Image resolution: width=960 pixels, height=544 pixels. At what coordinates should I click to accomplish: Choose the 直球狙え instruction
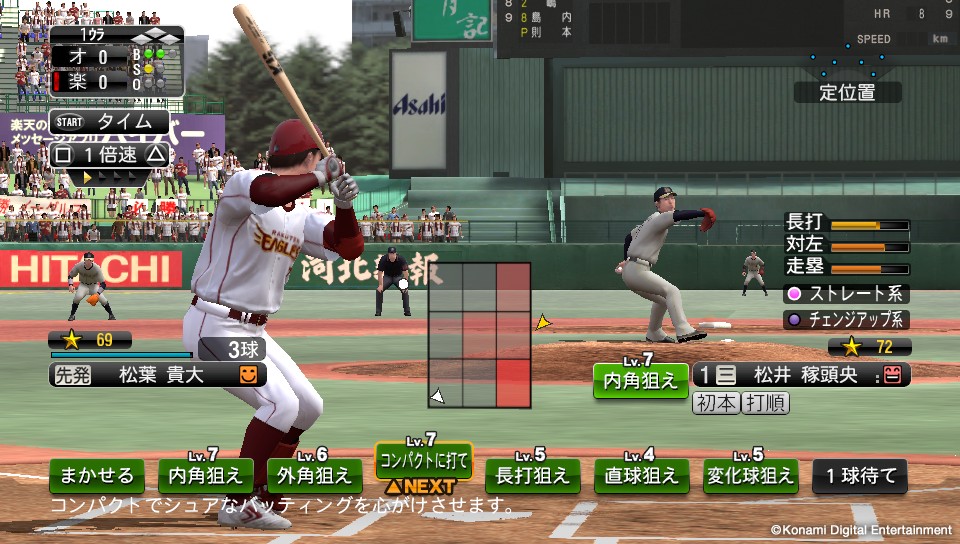pos(641,476)
